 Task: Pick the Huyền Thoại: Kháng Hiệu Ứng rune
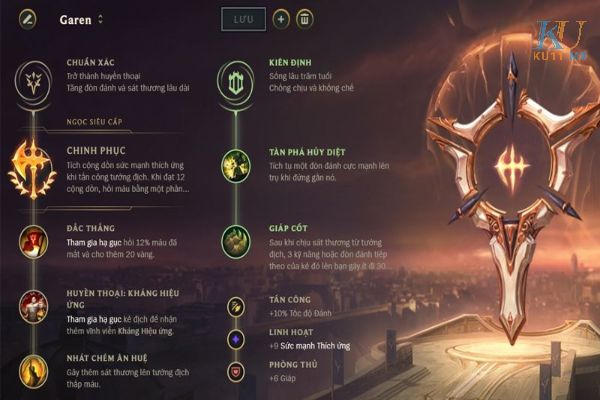click(x=34, y=306)
